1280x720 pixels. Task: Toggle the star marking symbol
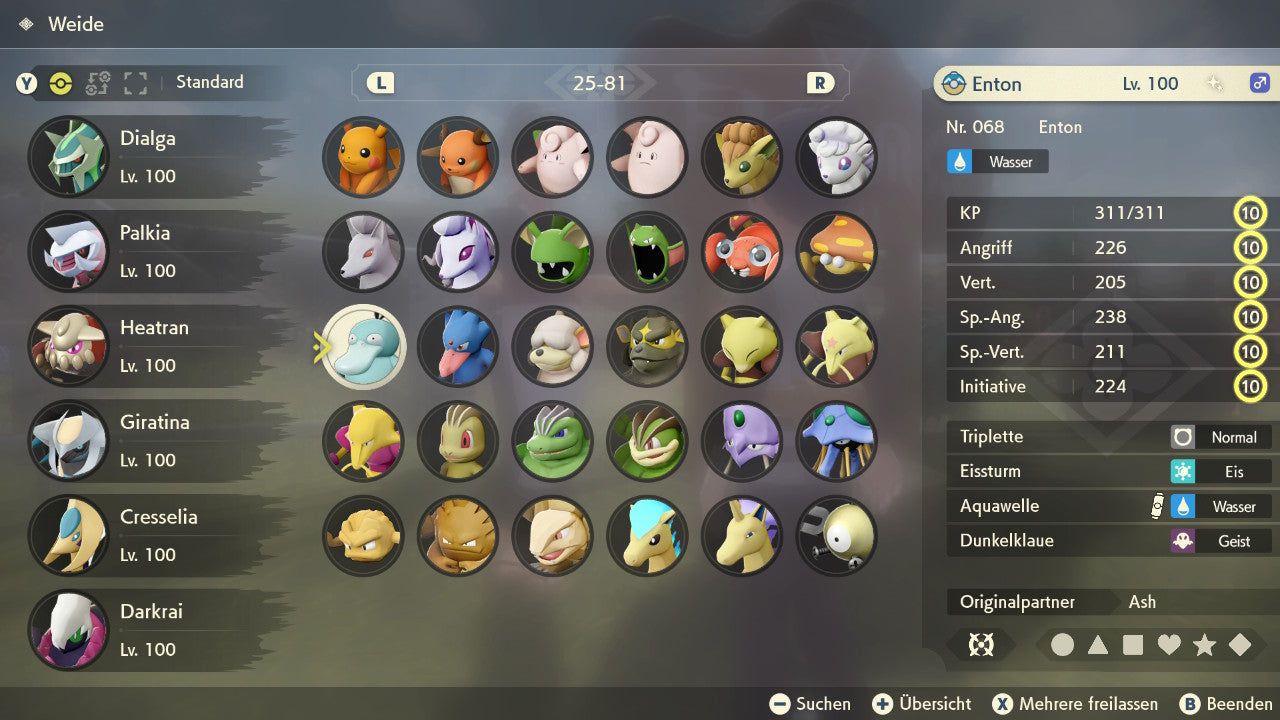point(1204,645)
